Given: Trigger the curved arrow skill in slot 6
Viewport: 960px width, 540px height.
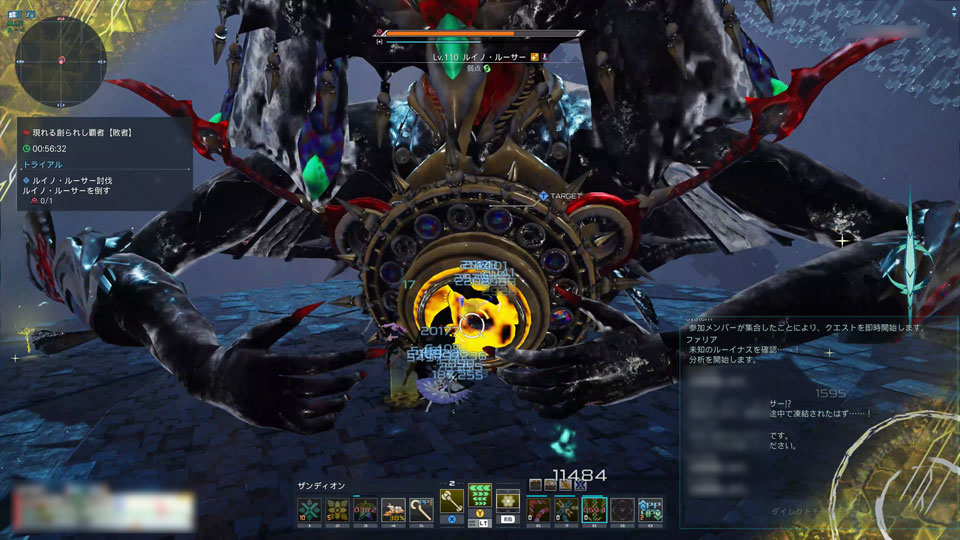Looking at the screenshot, I should 538,509.
